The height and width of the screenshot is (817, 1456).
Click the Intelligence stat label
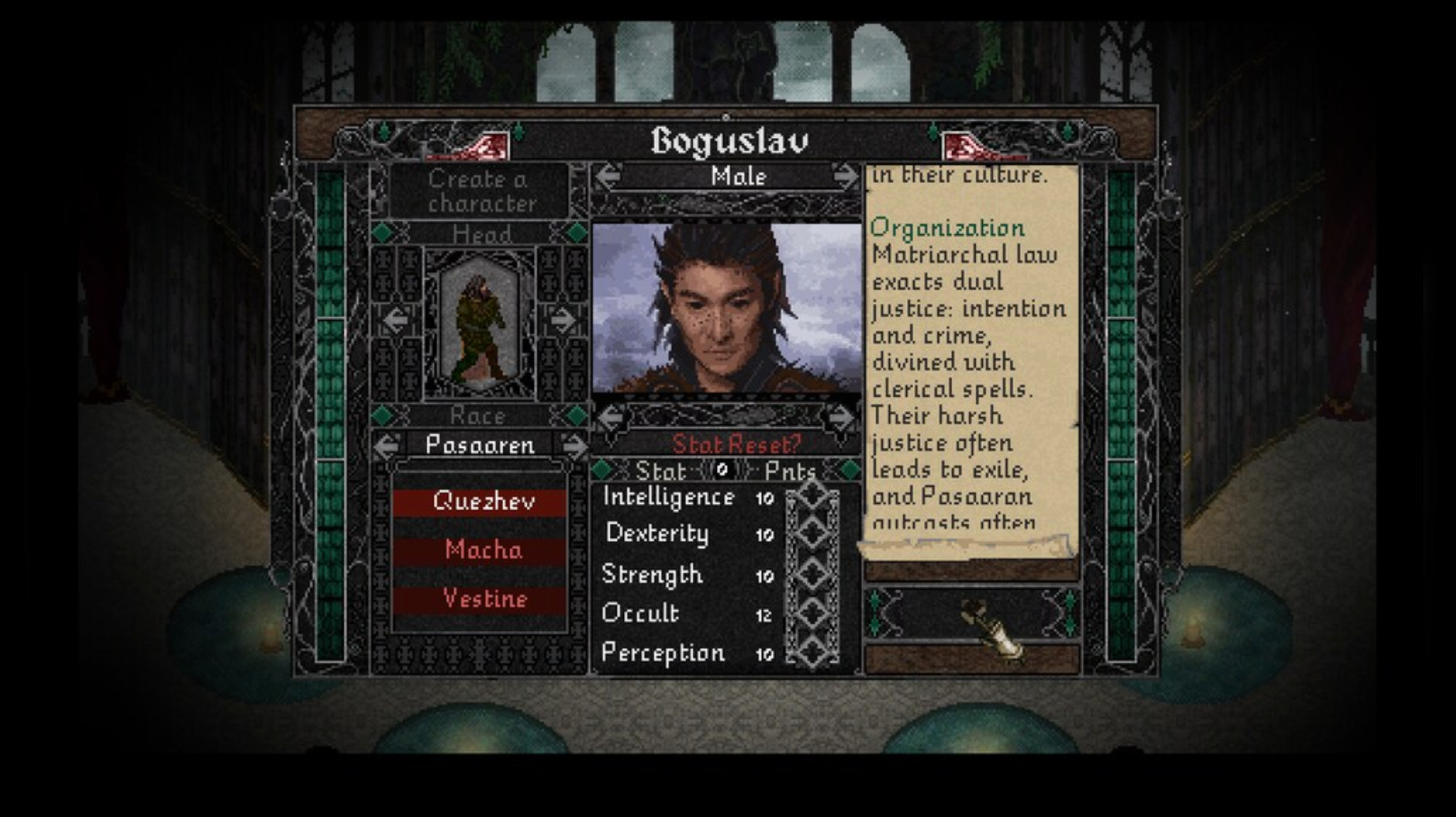coord(666,497)
